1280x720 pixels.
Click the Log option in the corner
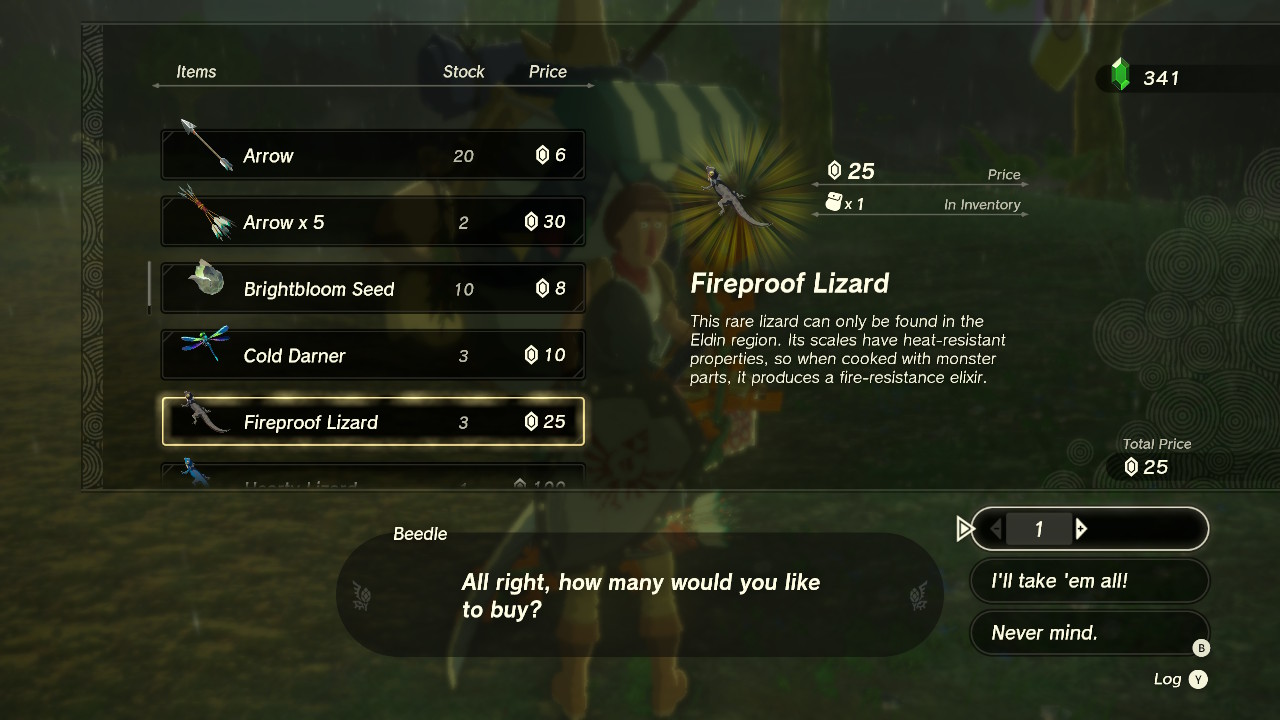tap(1166, 679)
